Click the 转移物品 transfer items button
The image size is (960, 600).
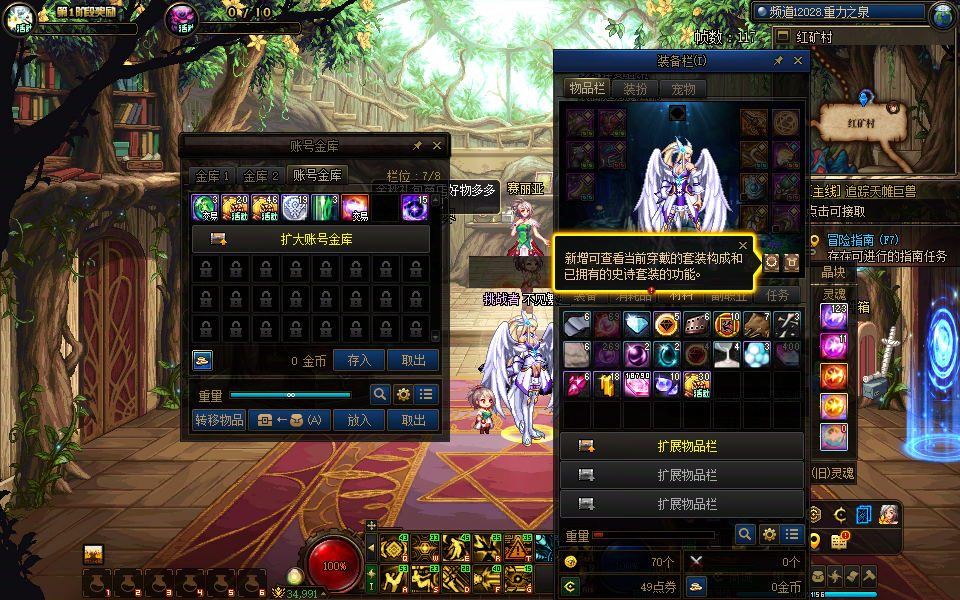pyautogui.click(x=219, y=420)
